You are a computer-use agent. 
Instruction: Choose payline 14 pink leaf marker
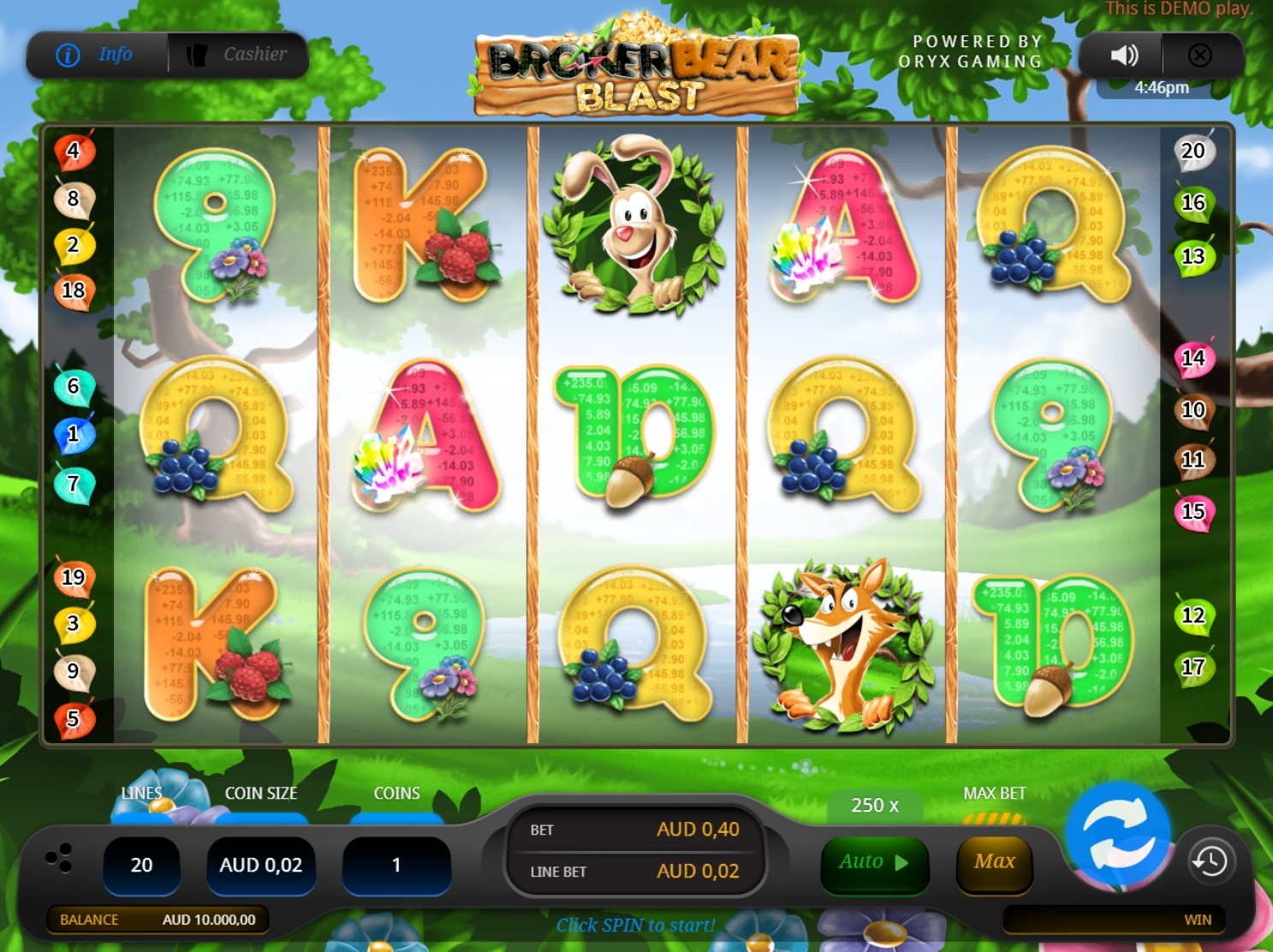click(1193, 358)
